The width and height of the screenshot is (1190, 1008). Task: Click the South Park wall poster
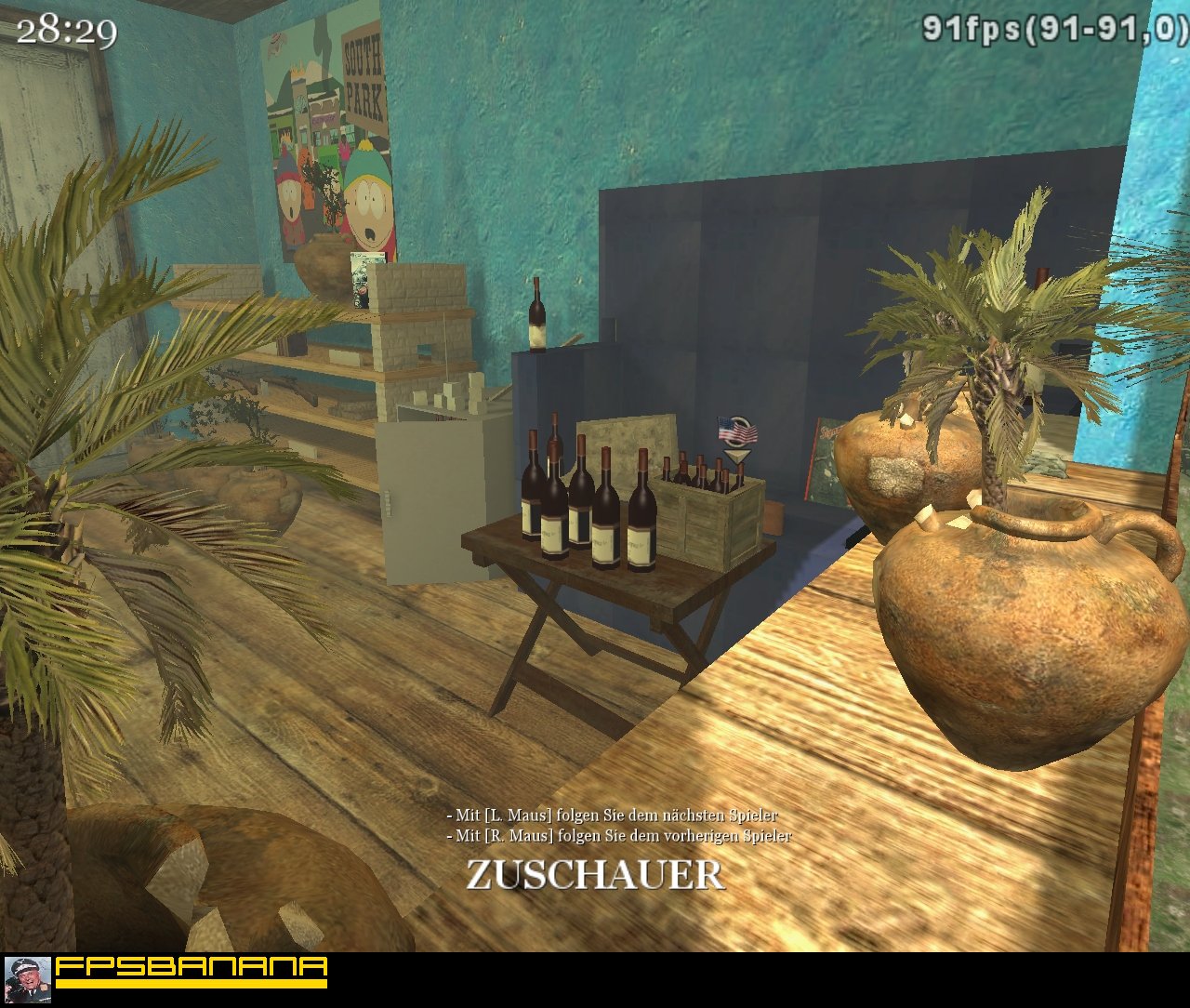pos(327,139)
